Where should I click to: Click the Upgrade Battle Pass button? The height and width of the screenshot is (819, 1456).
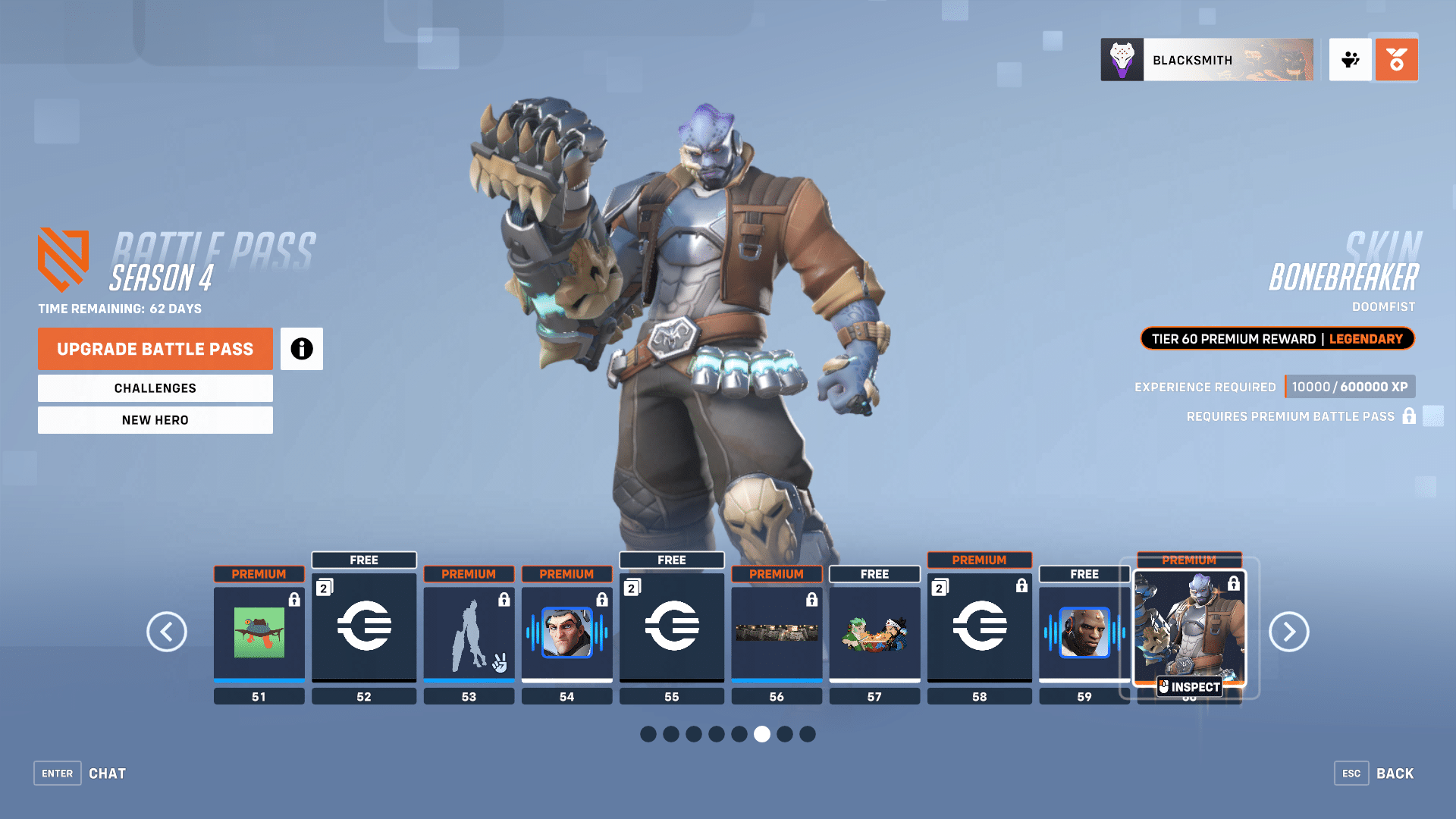(155, 349)
